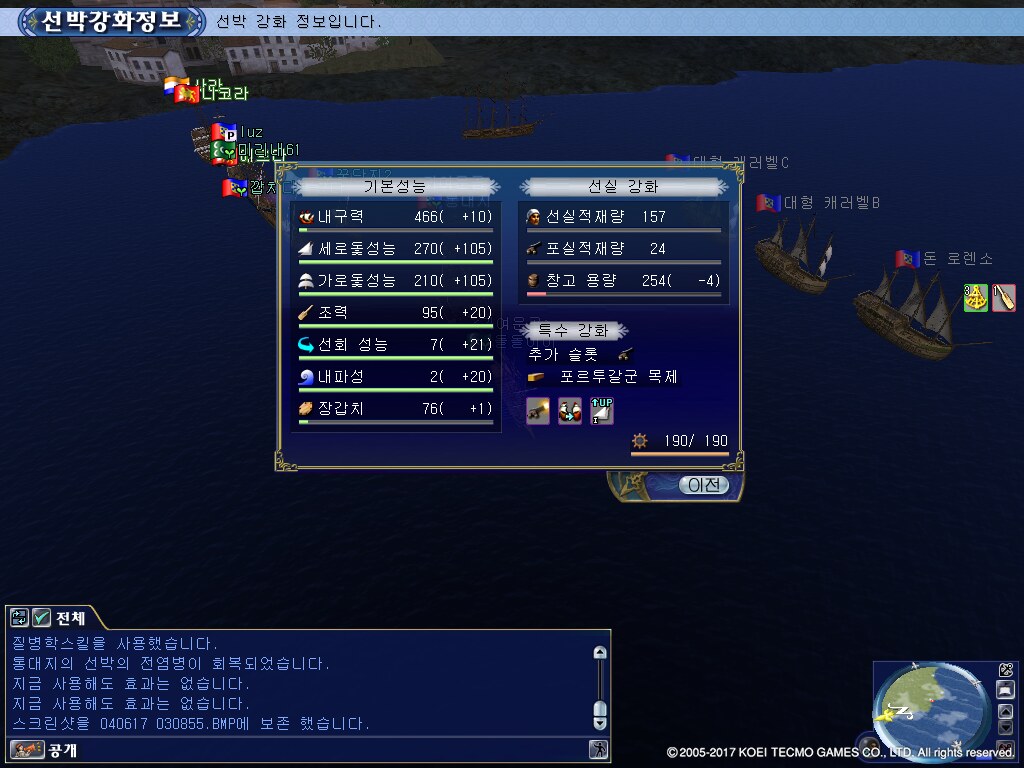The width and height of the screenshot is (1024, 768).
Task: Zoom minimap with the up arrow button
Action: pyautogui.click(x=1006, y=711)
